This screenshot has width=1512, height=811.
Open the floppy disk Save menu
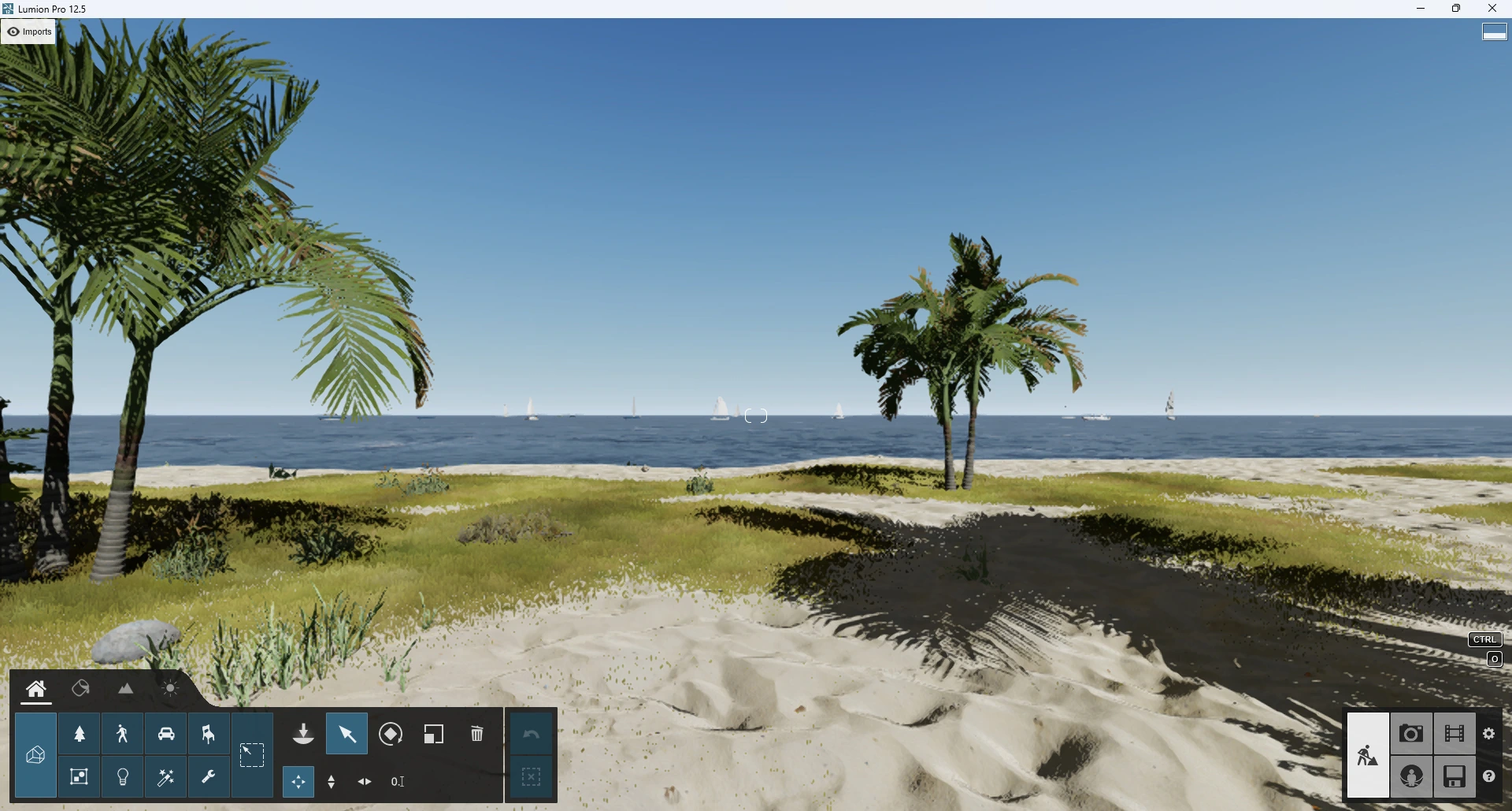pyautogui.click(x=1455, y=777)
